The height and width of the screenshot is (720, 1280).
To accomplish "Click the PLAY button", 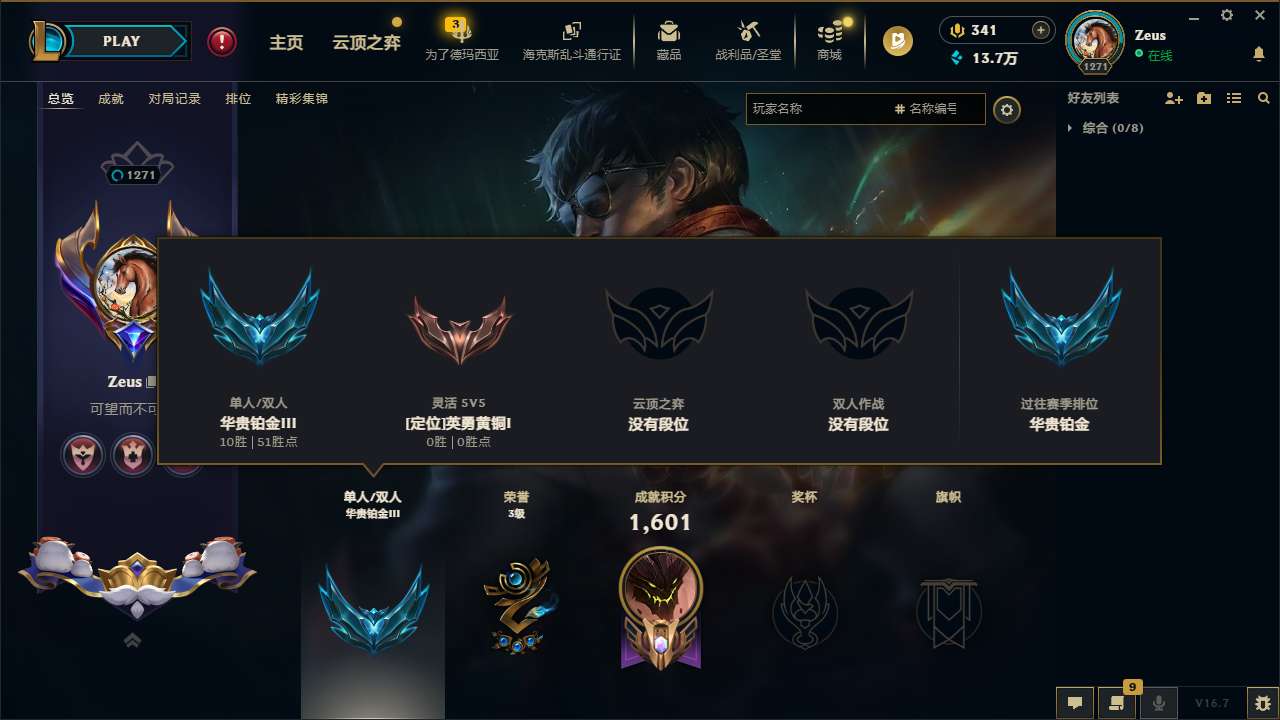I will (x=122, y=41).
